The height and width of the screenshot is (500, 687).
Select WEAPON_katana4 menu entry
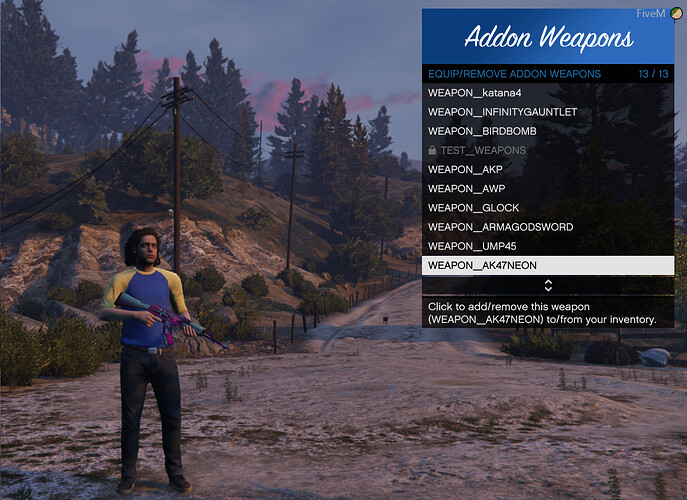coord(547,93)
